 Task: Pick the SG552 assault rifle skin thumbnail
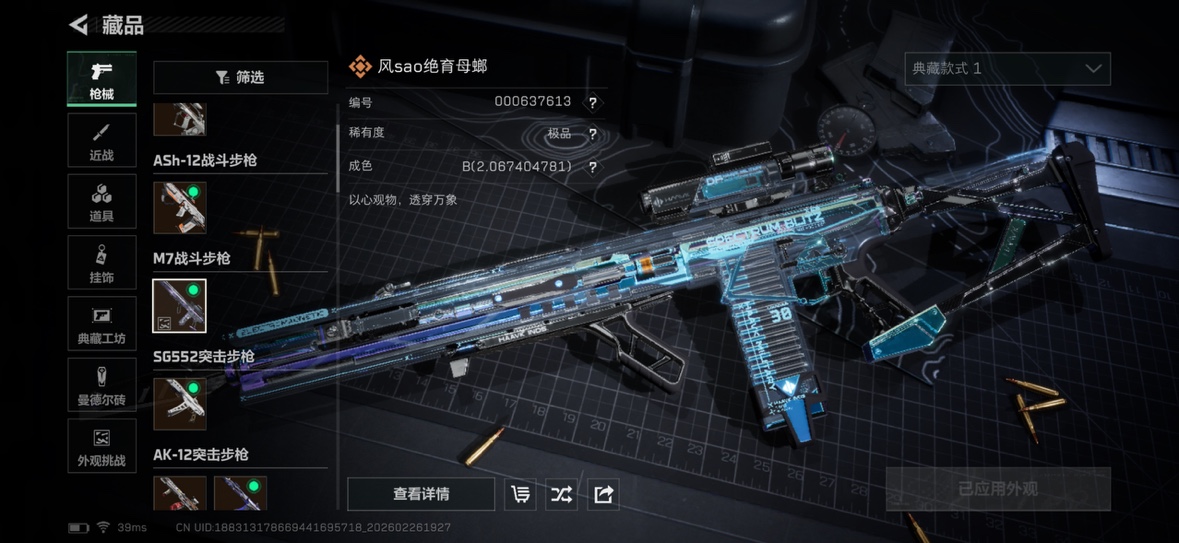(x=180, y=403)
